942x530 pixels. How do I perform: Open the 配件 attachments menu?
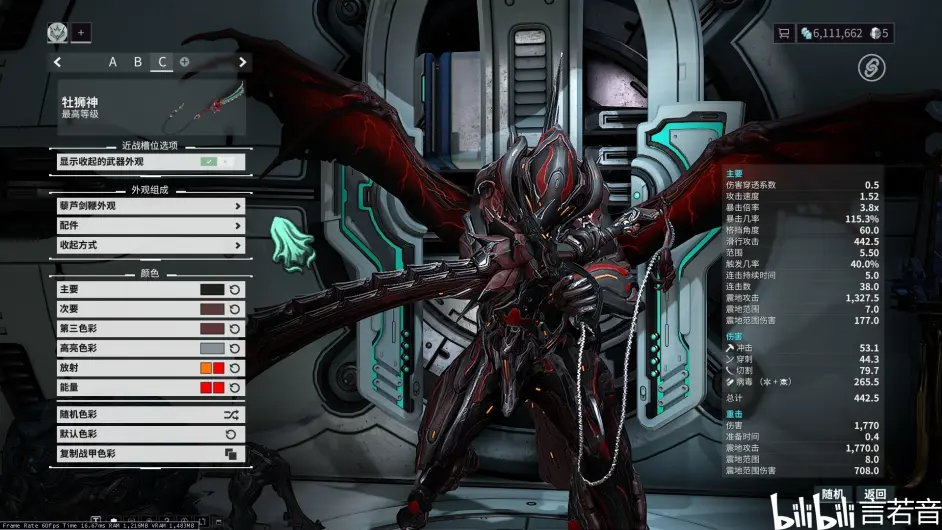point(150,226)
